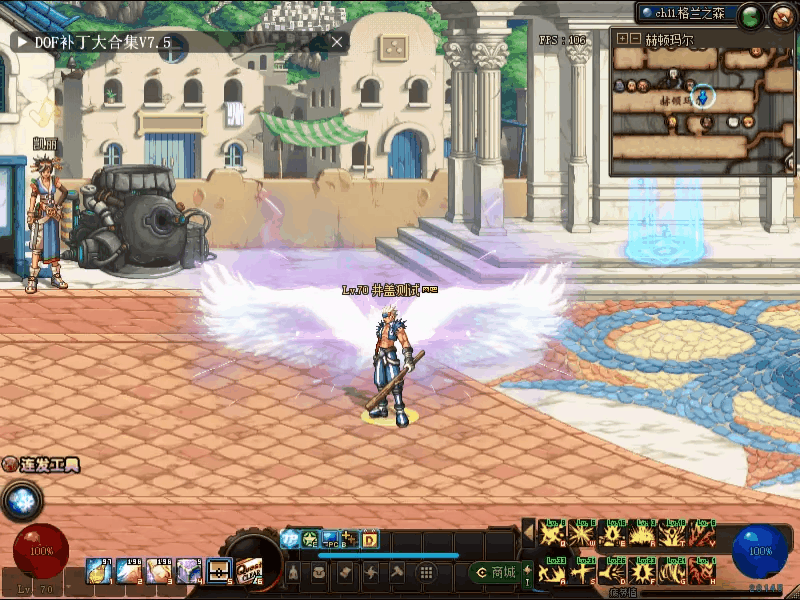Select the treasure chest item in slot 5
Image resolution: width=800 pixels, height=600 pixels.
pyautogui.click(x=219, y=571)
